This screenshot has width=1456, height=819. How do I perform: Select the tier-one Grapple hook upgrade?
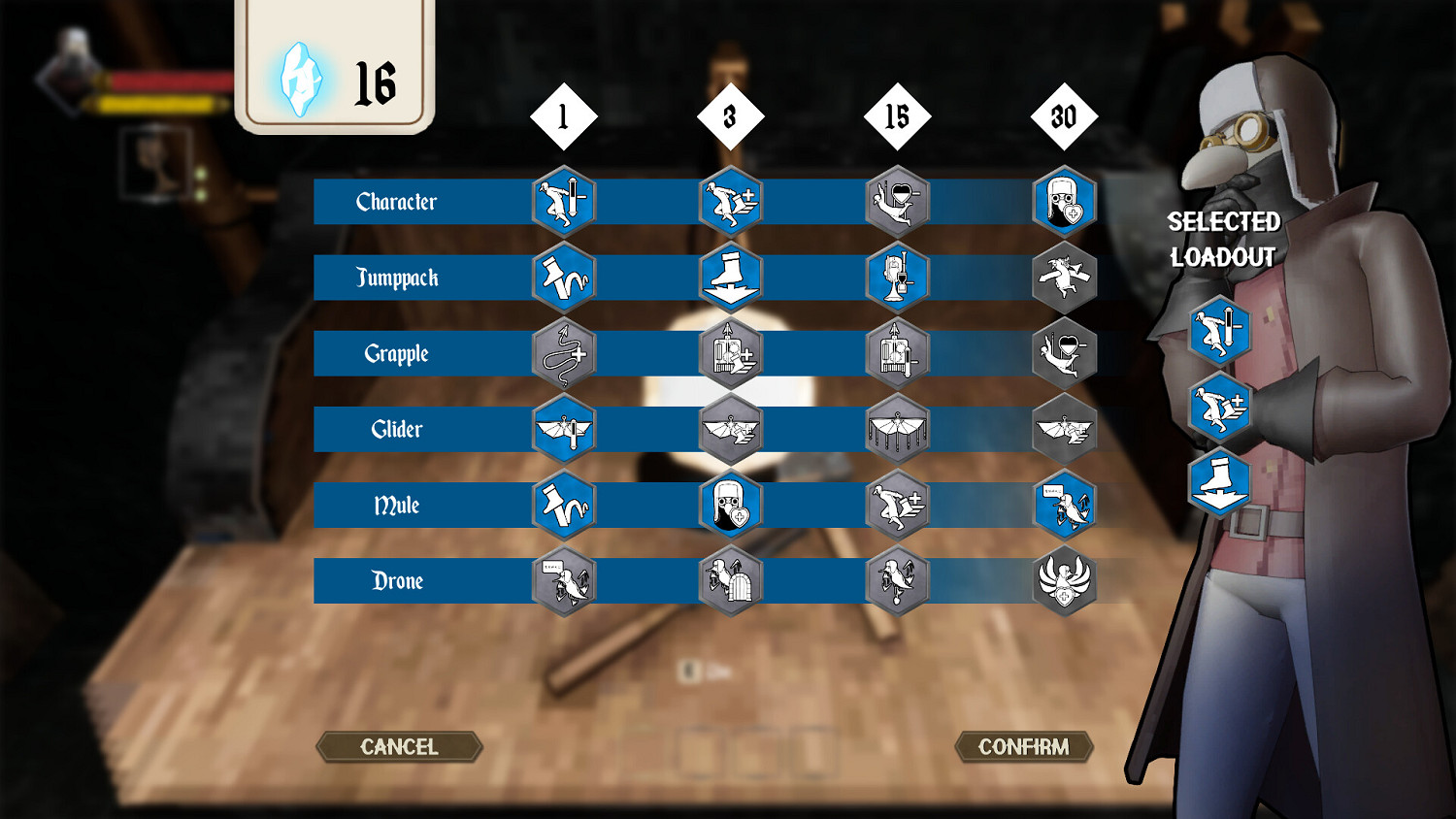(562, 353)
